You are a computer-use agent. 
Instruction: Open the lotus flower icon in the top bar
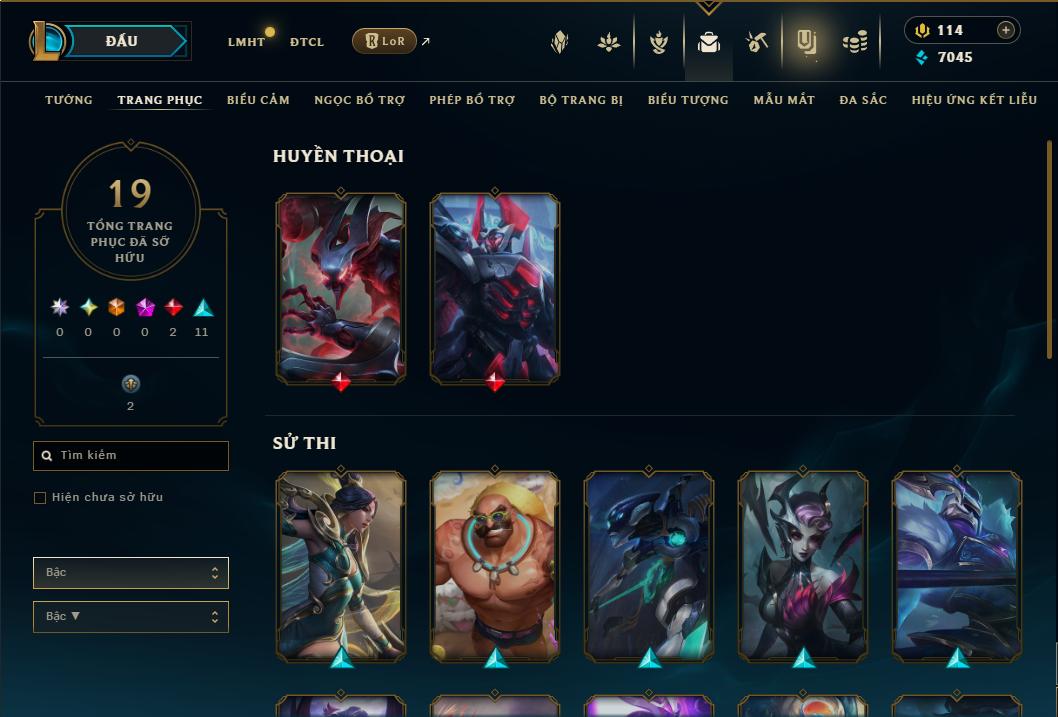click(x=609, y=42)
